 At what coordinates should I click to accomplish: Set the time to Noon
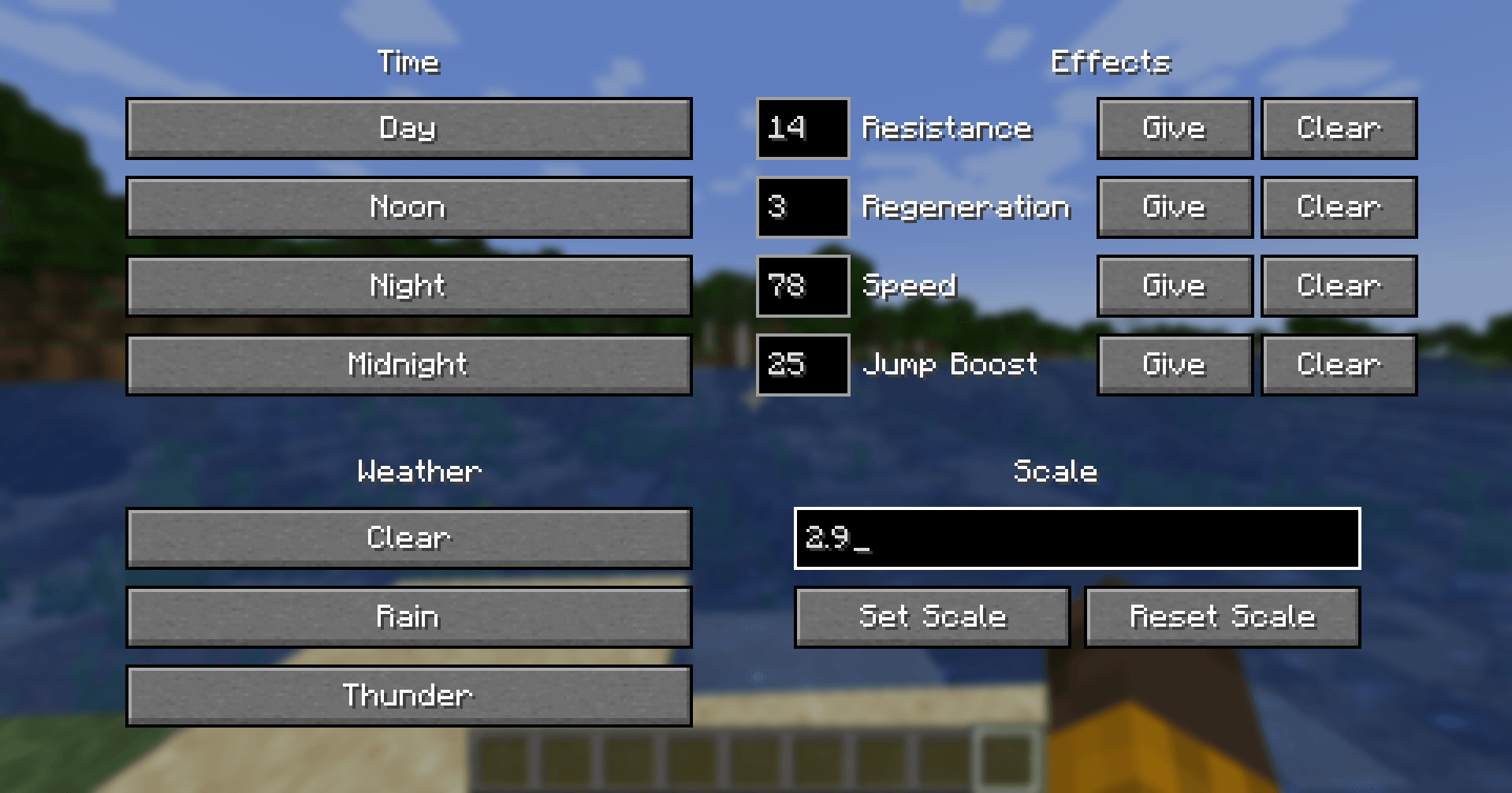click(x=408, y=207)
